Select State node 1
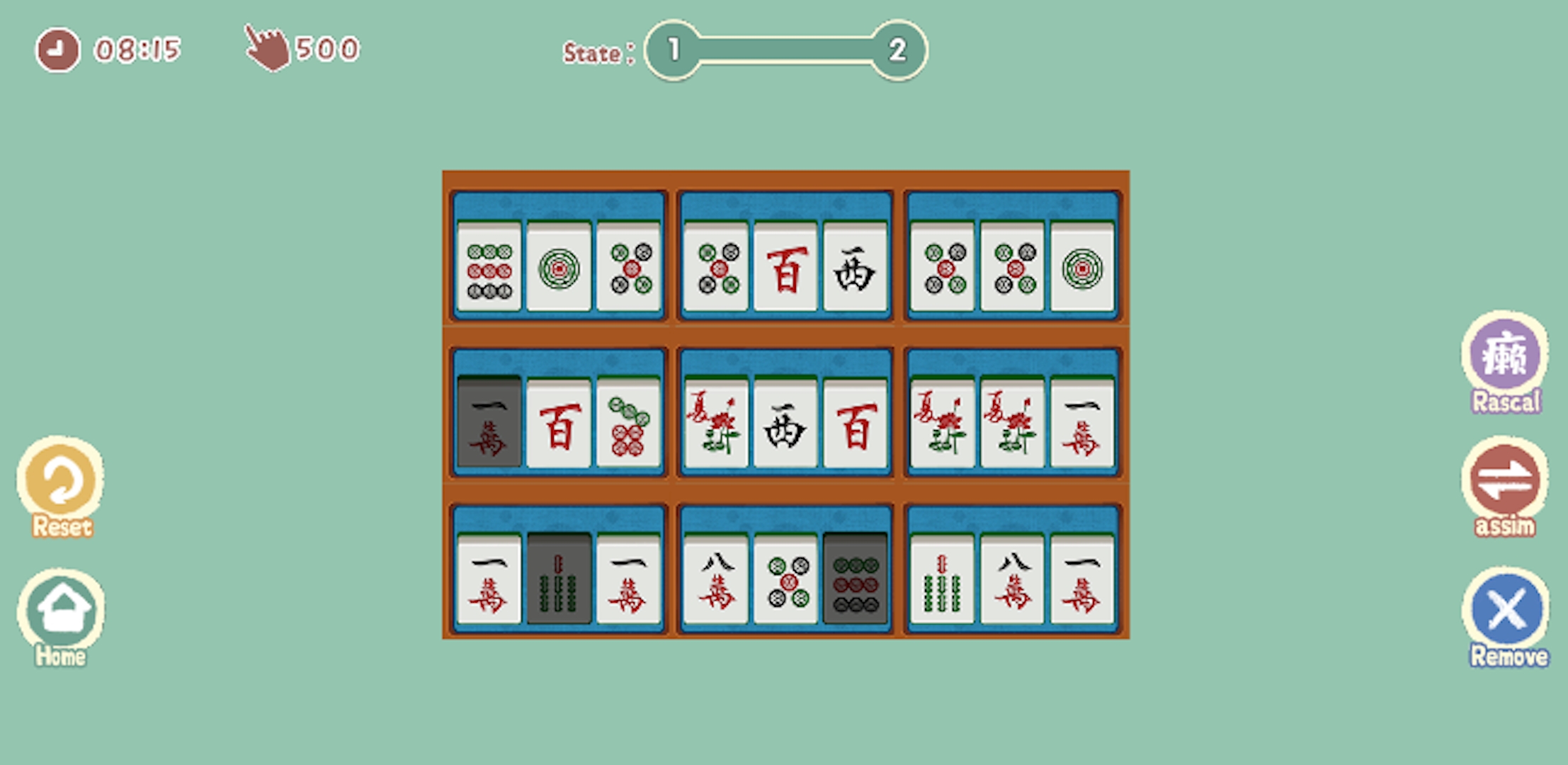 pos(673,51)
